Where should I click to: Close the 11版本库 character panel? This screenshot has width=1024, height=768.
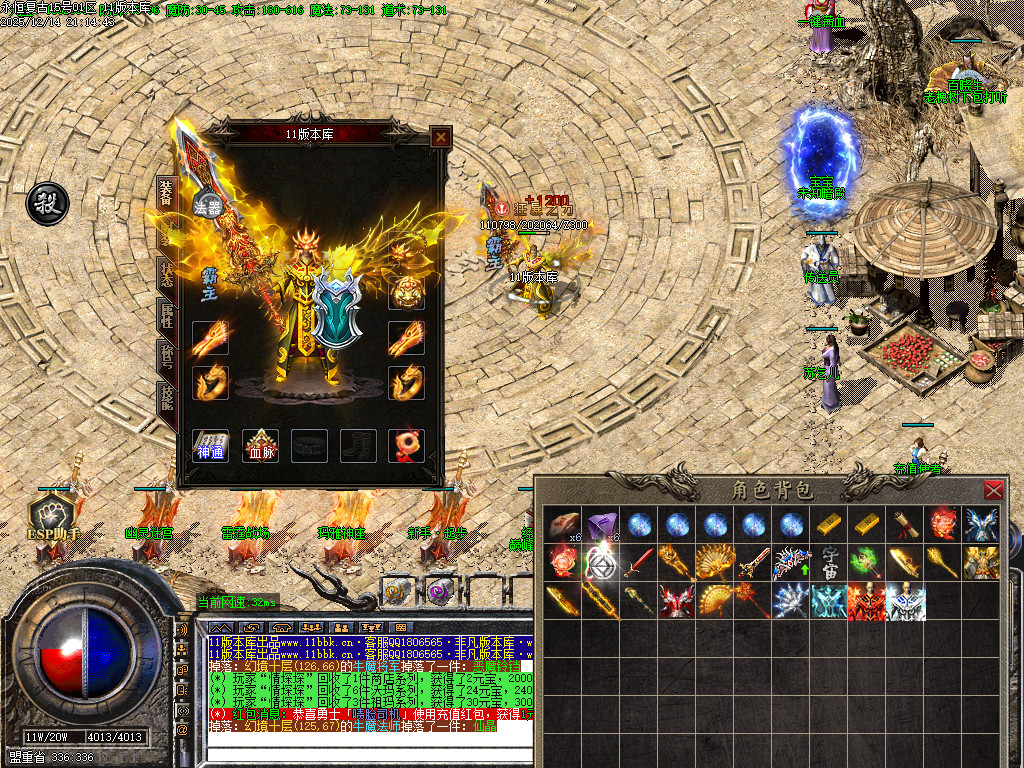coord(440,137)
